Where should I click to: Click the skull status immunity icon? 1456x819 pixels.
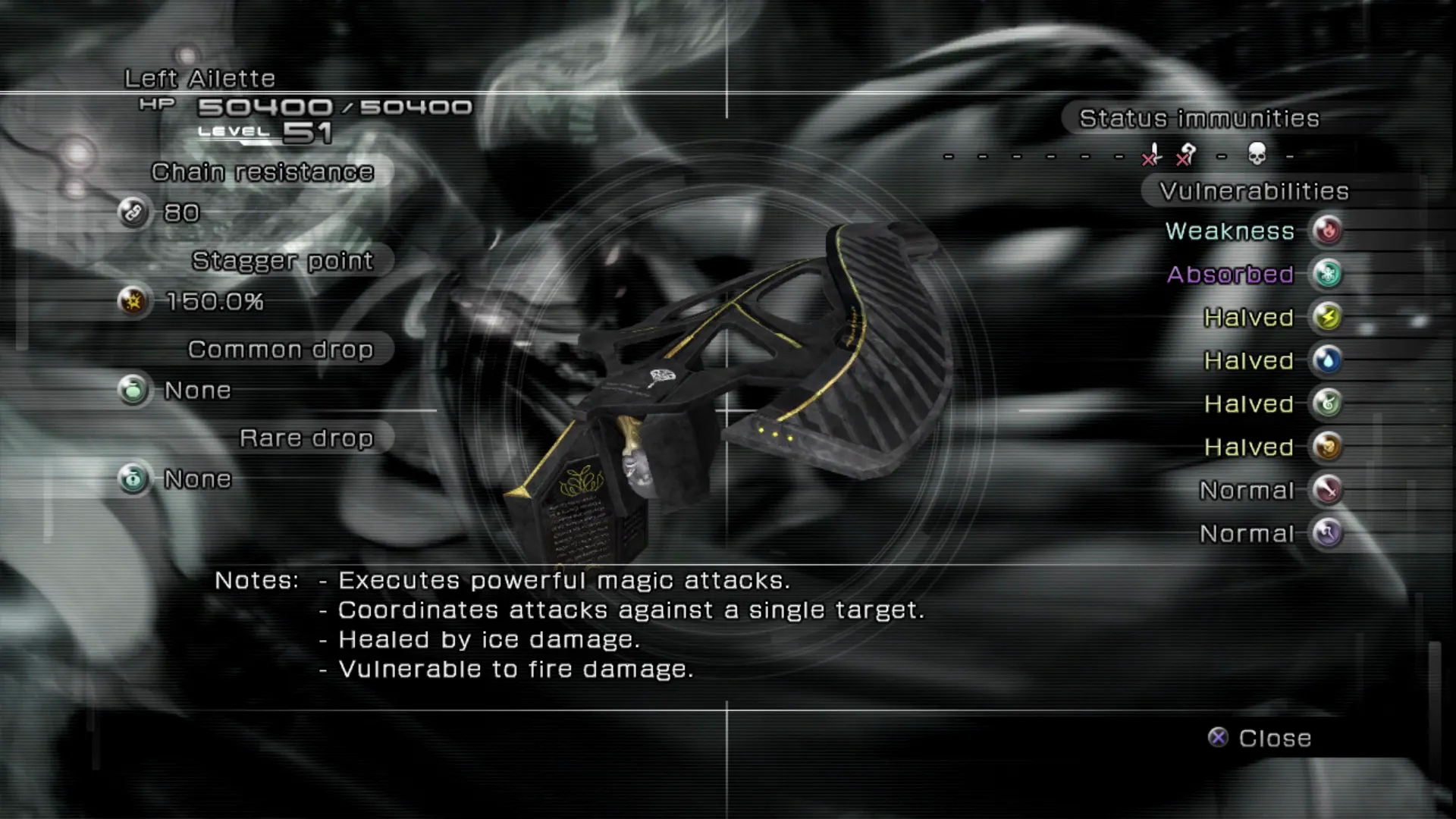(1257, 155)
